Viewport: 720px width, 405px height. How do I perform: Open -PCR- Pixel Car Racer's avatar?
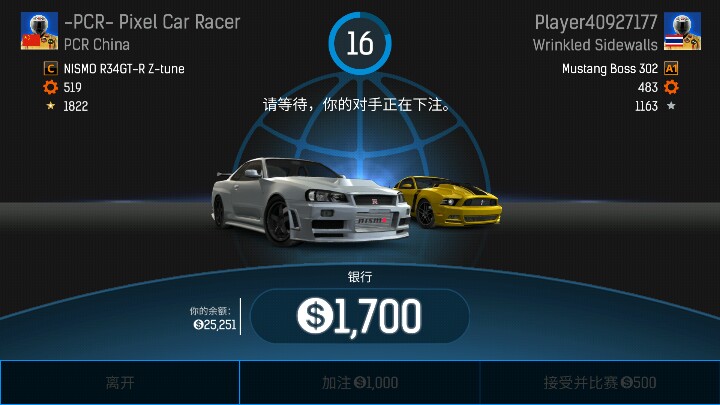pyautogui.click(x=36, y=32)
